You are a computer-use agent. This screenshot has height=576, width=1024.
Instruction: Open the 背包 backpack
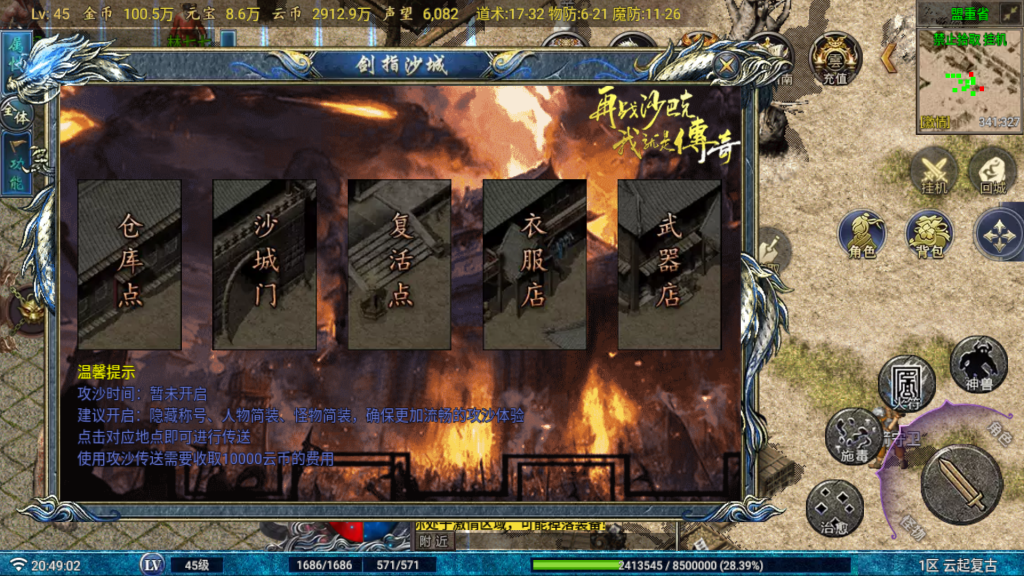pos(929,235)
